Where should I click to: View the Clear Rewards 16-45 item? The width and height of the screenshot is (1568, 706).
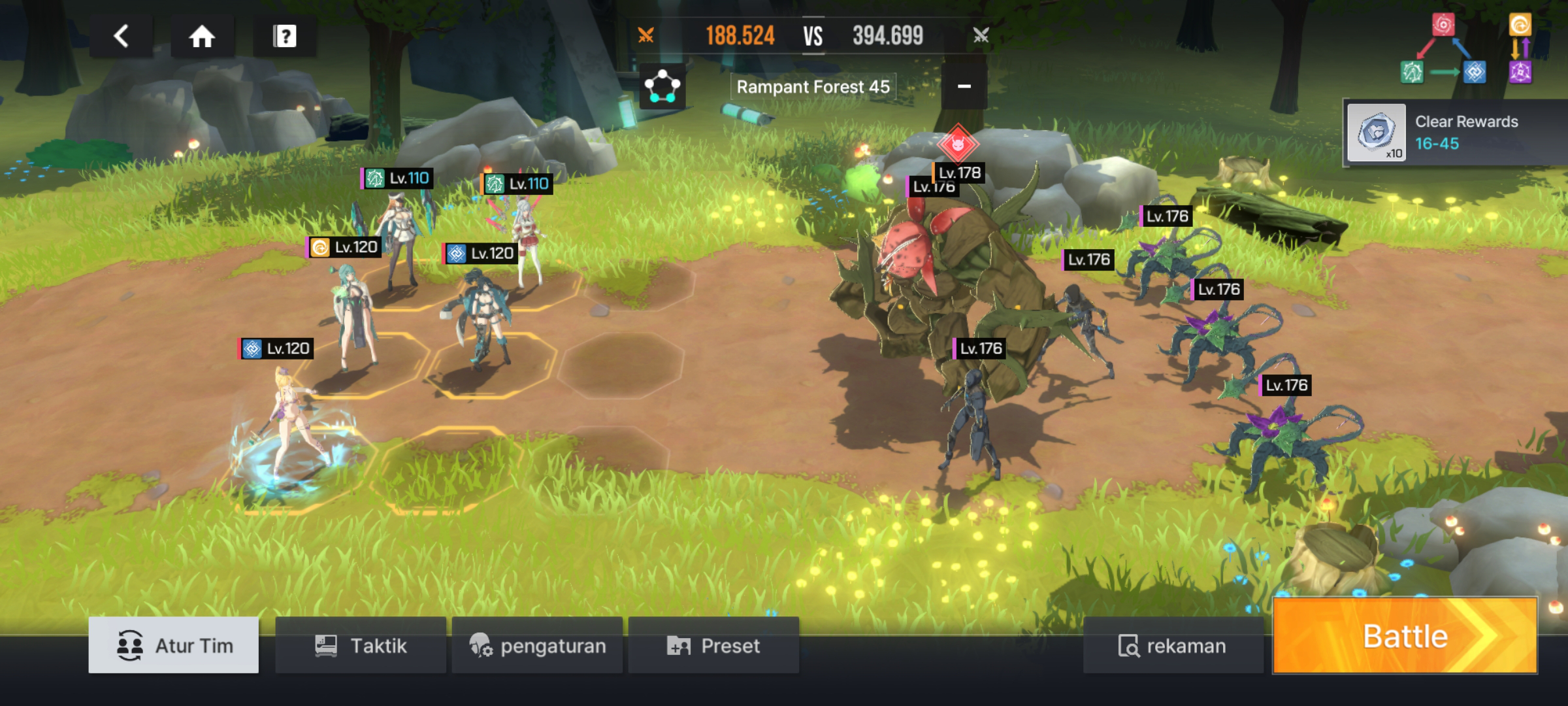(x=1377, y=133)
